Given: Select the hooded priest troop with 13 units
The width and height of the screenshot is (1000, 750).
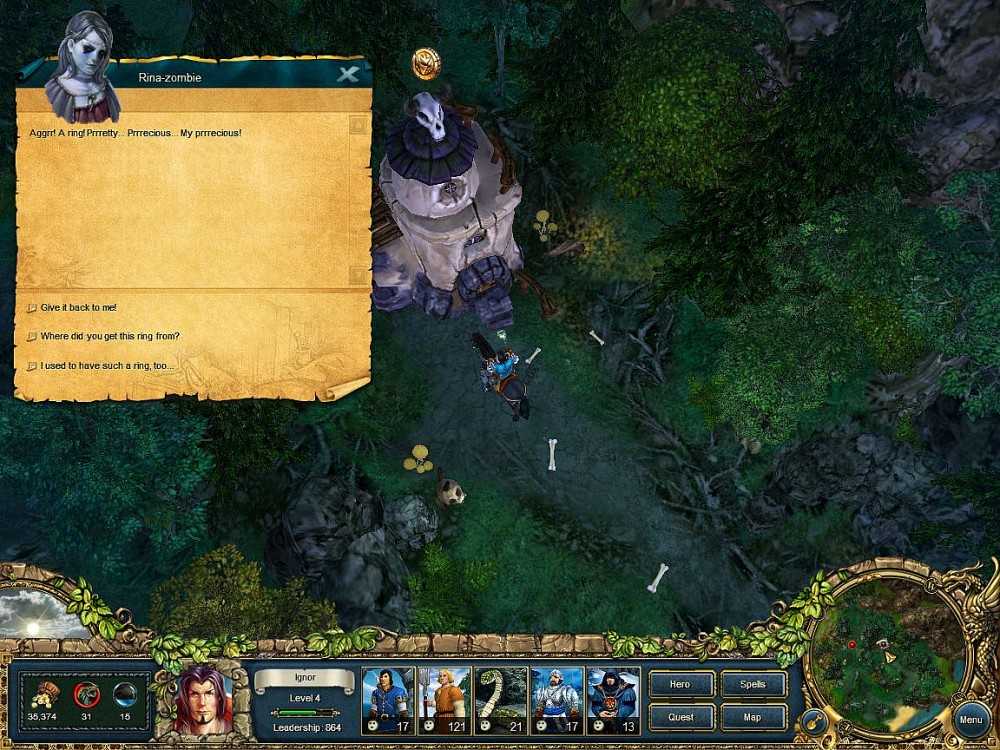Looking at the screenshot, I should coord(613,700).
